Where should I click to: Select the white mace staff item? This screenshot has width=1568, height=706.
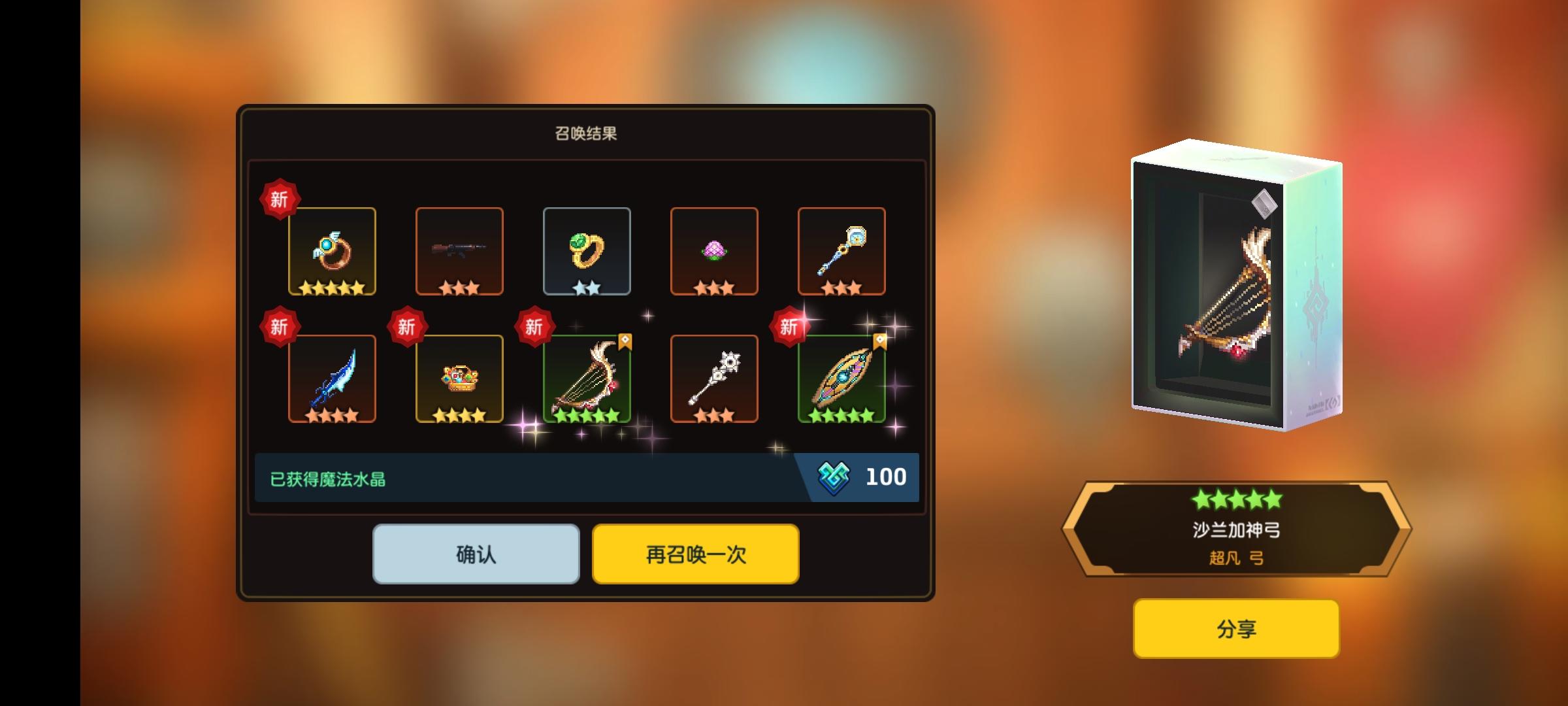coord(714,379)
